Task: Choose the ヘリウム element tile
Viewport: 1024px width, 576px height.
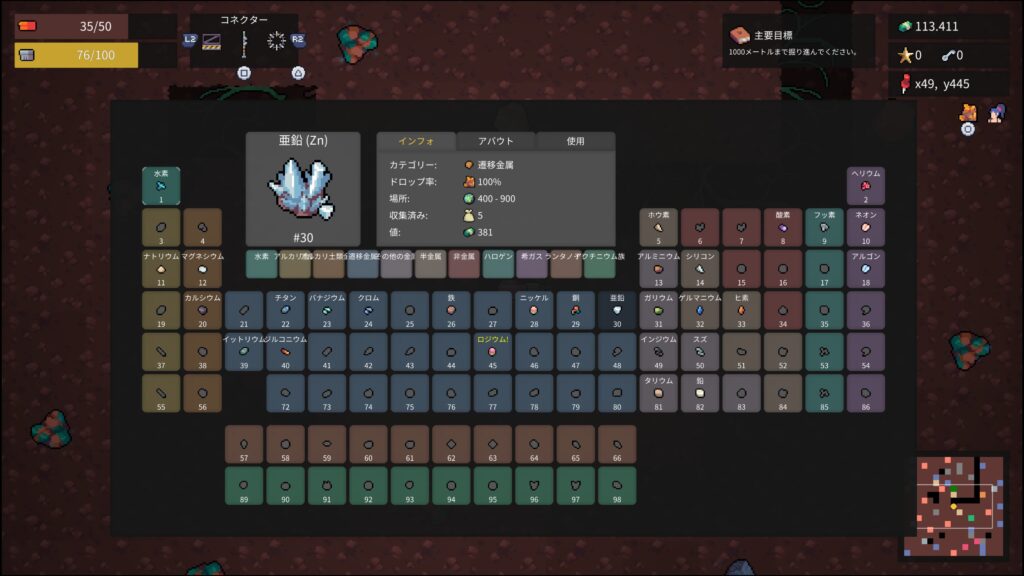Action: click(x=866, y=186)
